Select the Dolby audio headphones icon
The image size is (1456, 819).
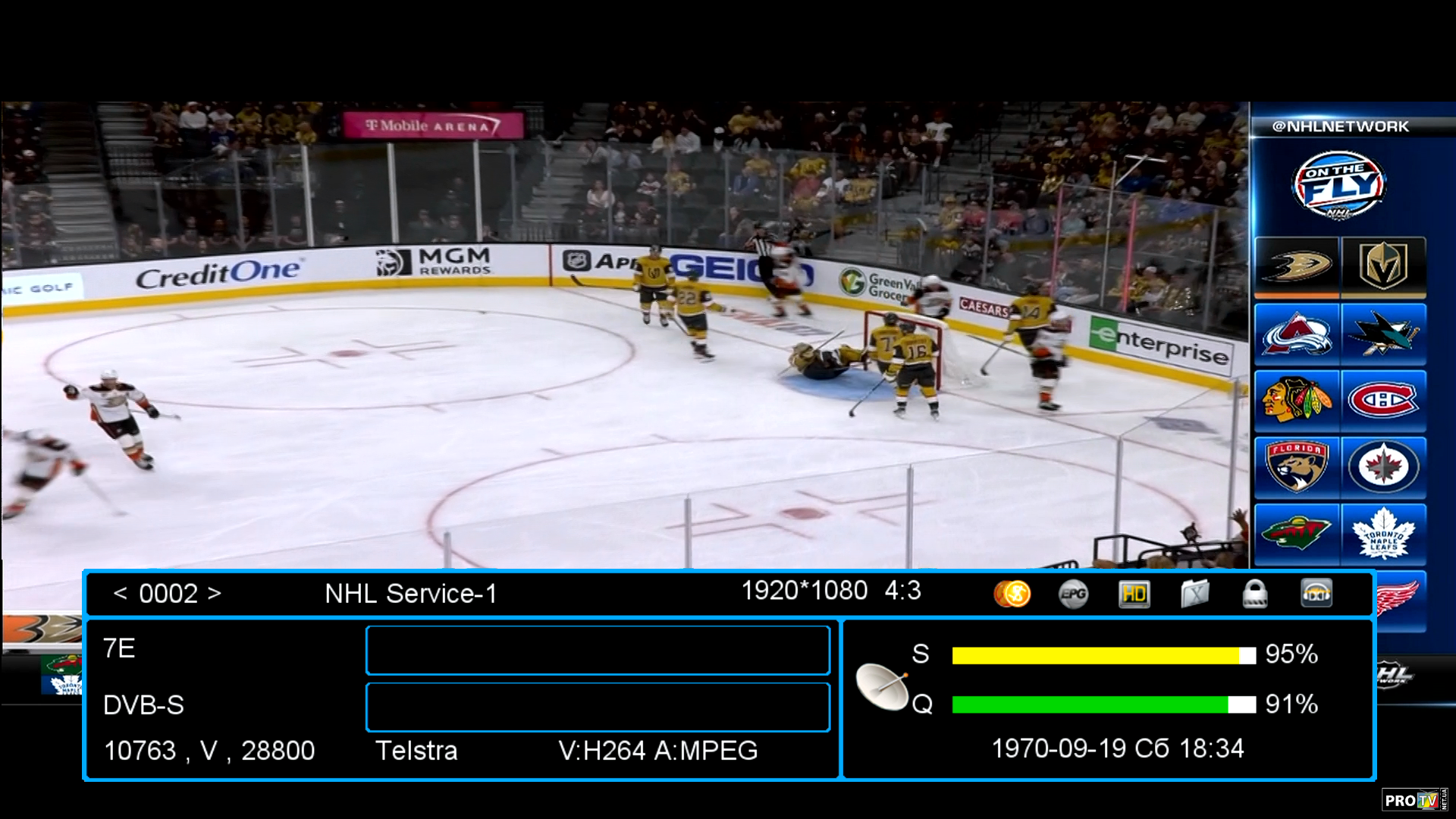pos(1316,594)
